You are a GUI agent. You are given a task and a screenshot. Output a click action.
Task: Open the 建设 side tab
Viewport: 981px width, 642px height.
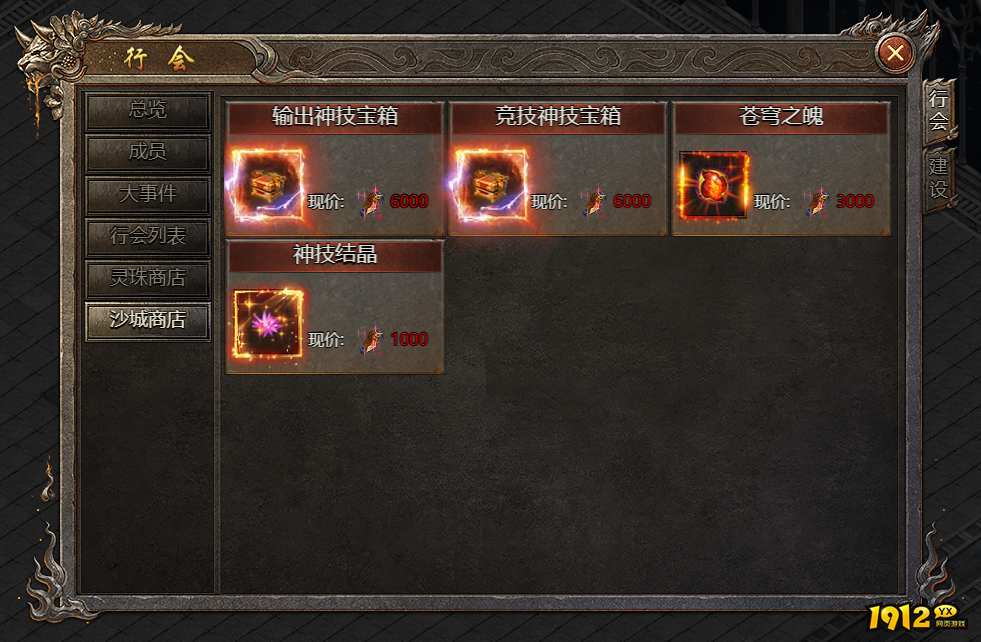pos(938,178)
